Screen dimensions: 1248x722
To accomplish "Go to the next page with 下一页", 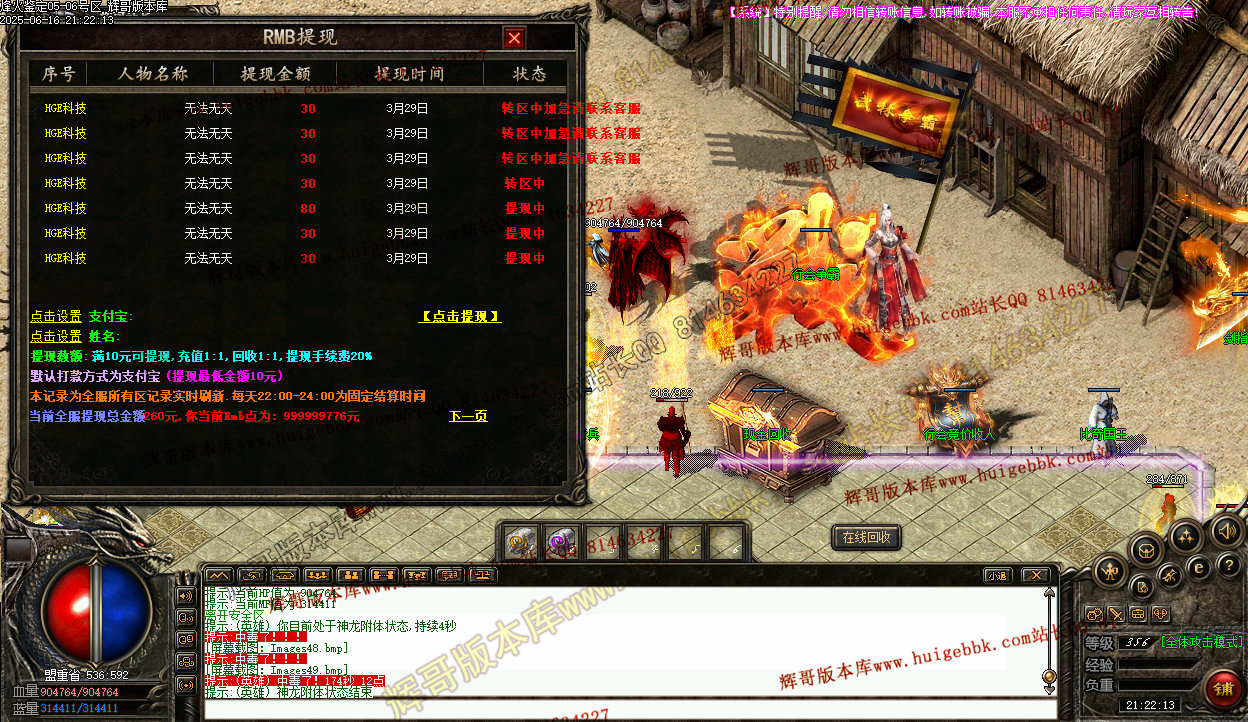I will click(468, 416).
